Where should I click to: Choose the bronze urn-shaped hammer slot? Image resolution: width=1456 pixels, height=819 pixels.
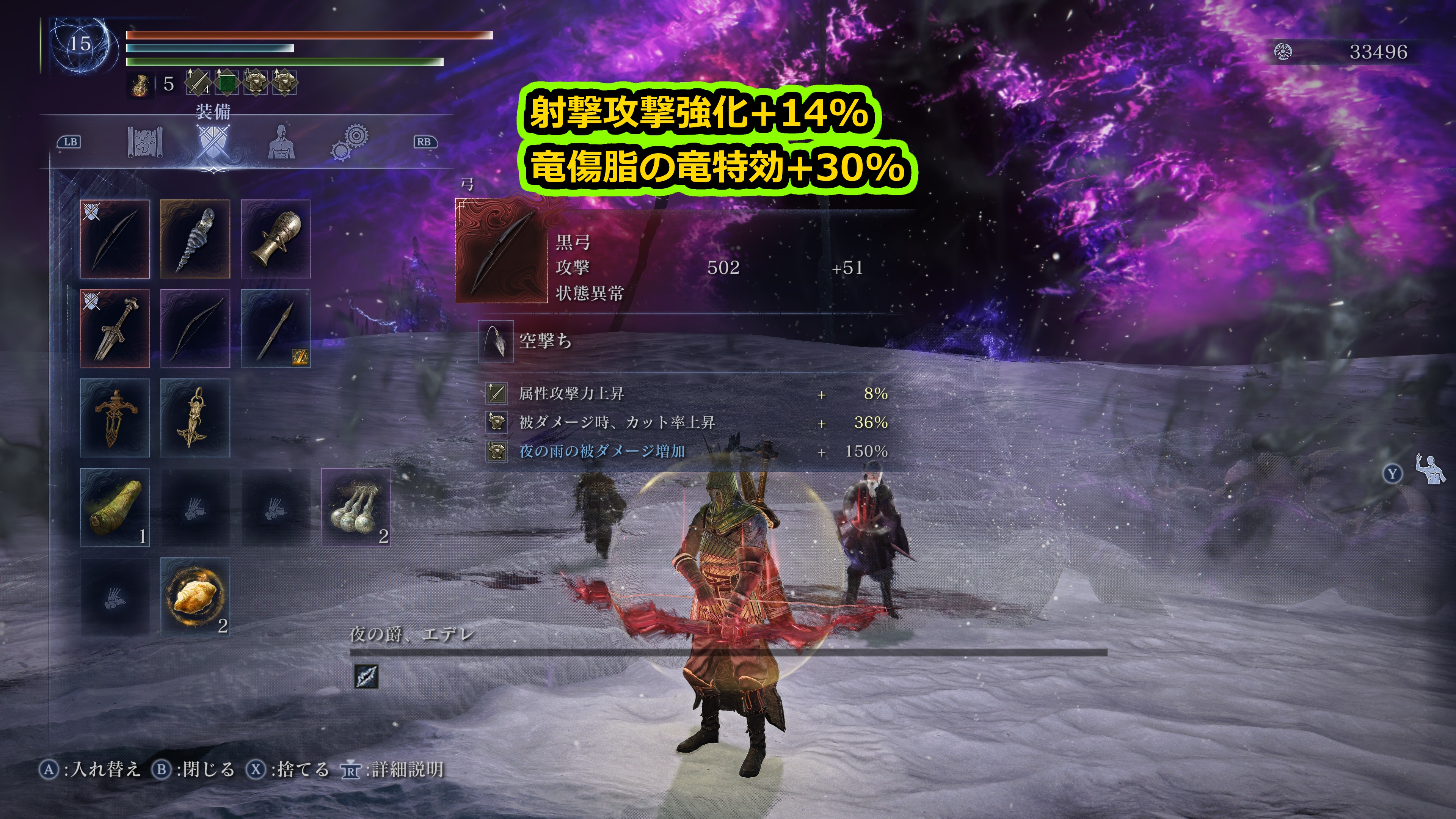(276, 238)
